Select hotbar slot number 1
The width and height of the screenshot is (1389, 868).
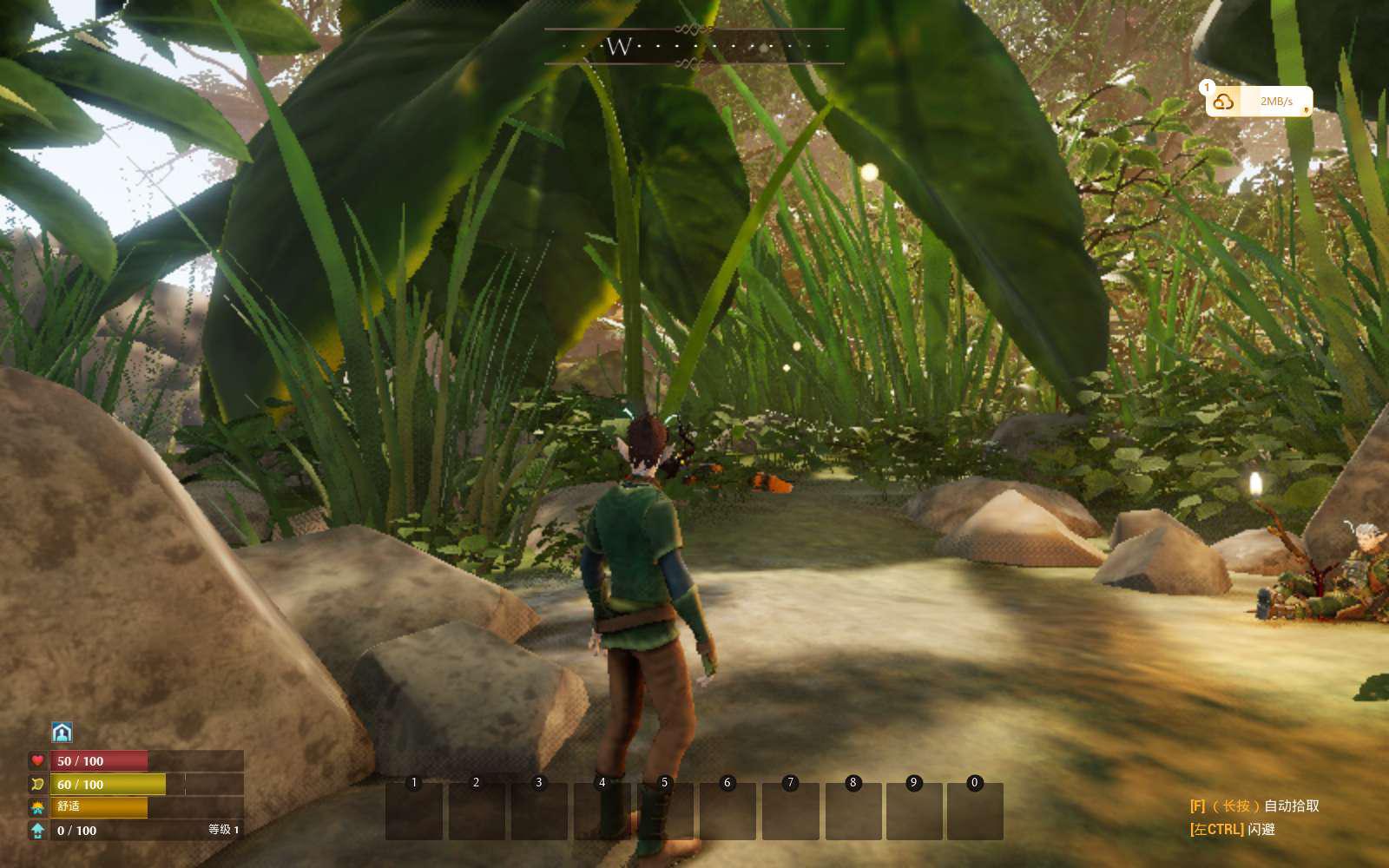pyautogui.click(x=414, y=811)
